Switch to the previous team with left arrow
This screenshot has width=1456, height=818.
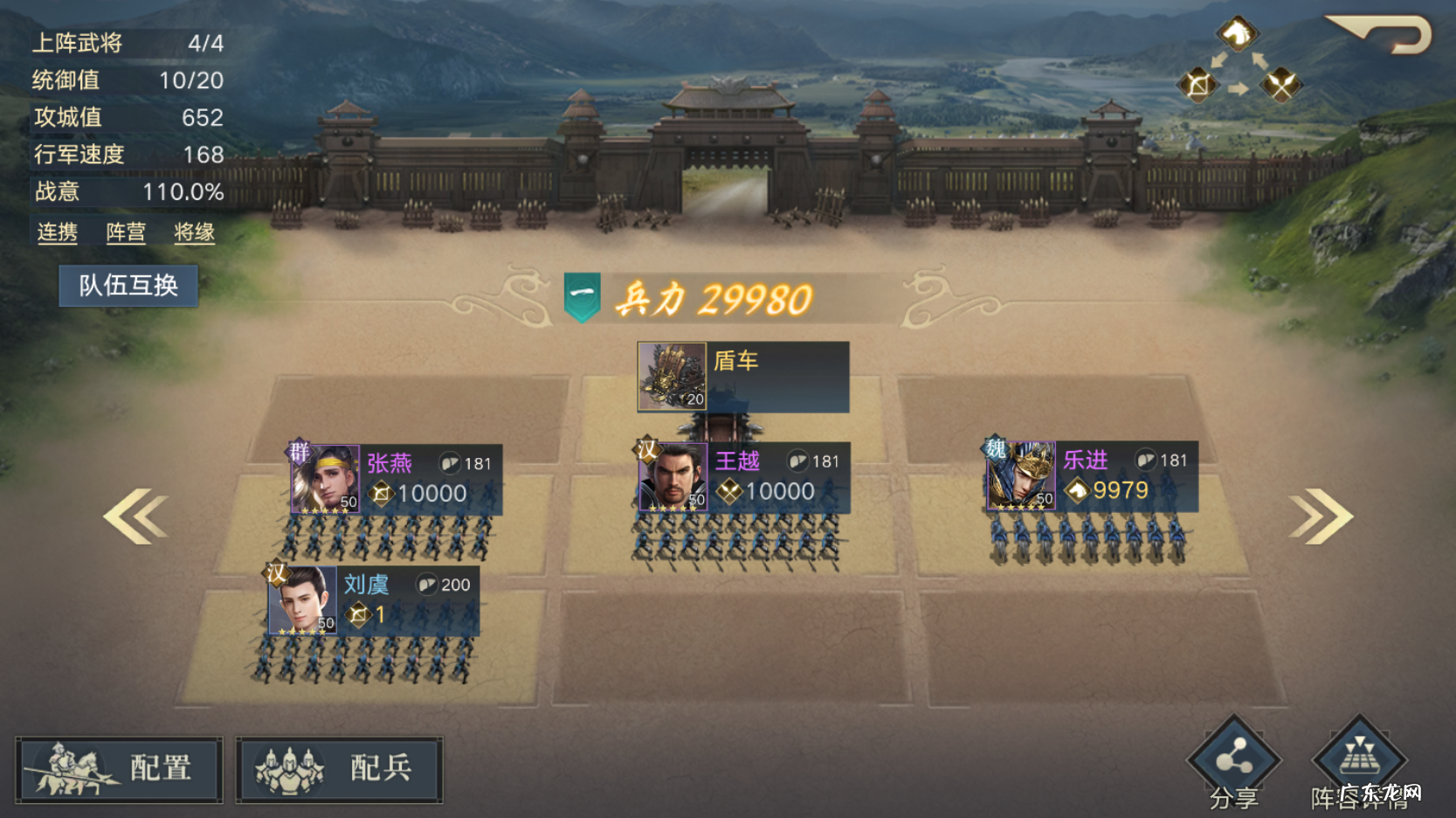136,516
